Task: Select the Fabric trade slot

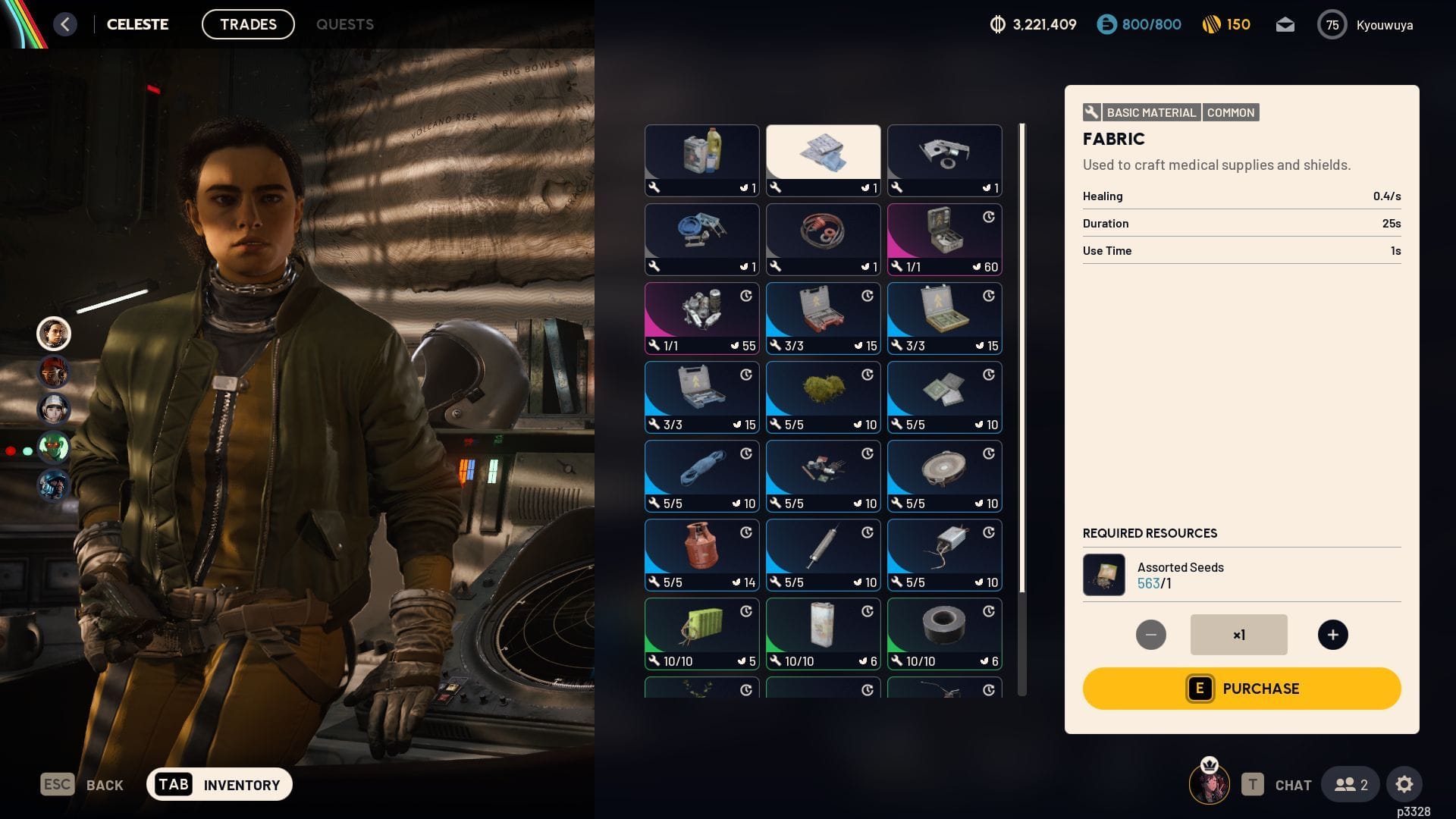Action: coord(823,160)
